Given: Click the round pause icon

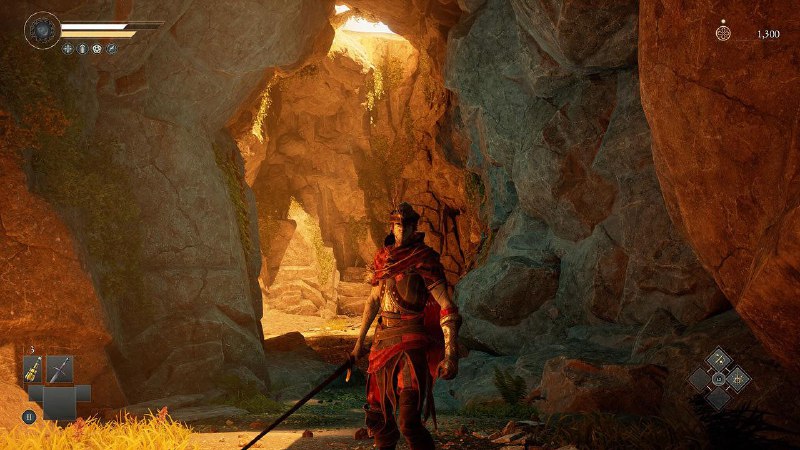Looking at the screenshot, I should point(29,416).
